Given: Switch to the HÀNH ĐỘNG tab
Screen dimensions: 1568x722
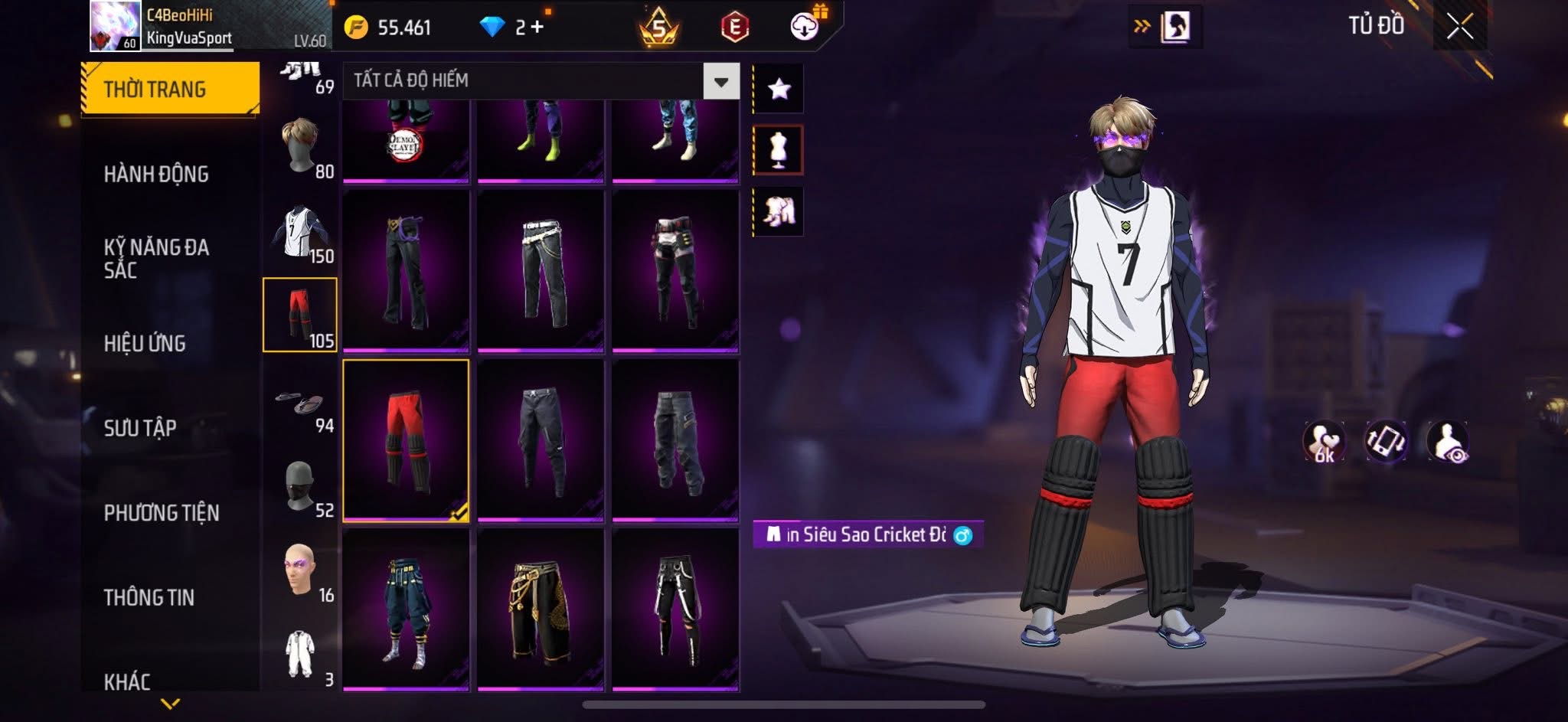Looking at the screenshot, I should [157, 175].
